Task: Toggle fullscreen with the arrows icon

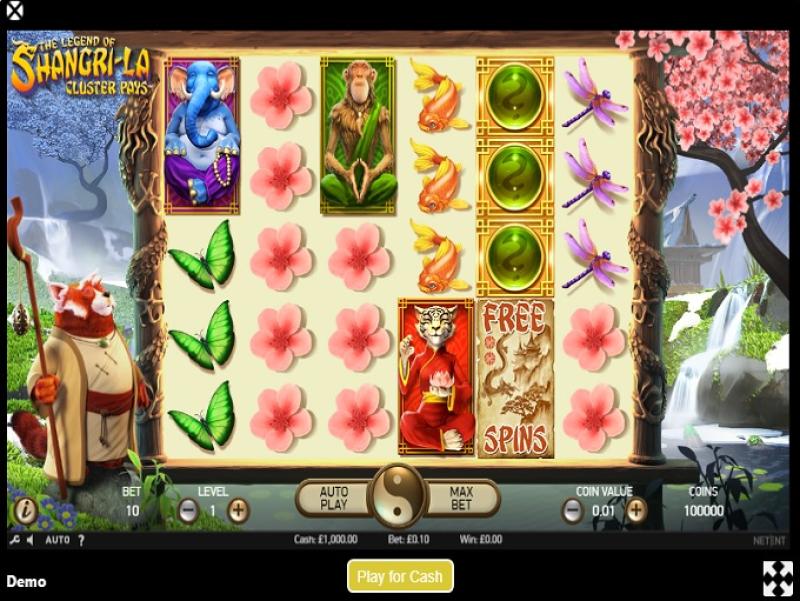Action: click(777, 577)
